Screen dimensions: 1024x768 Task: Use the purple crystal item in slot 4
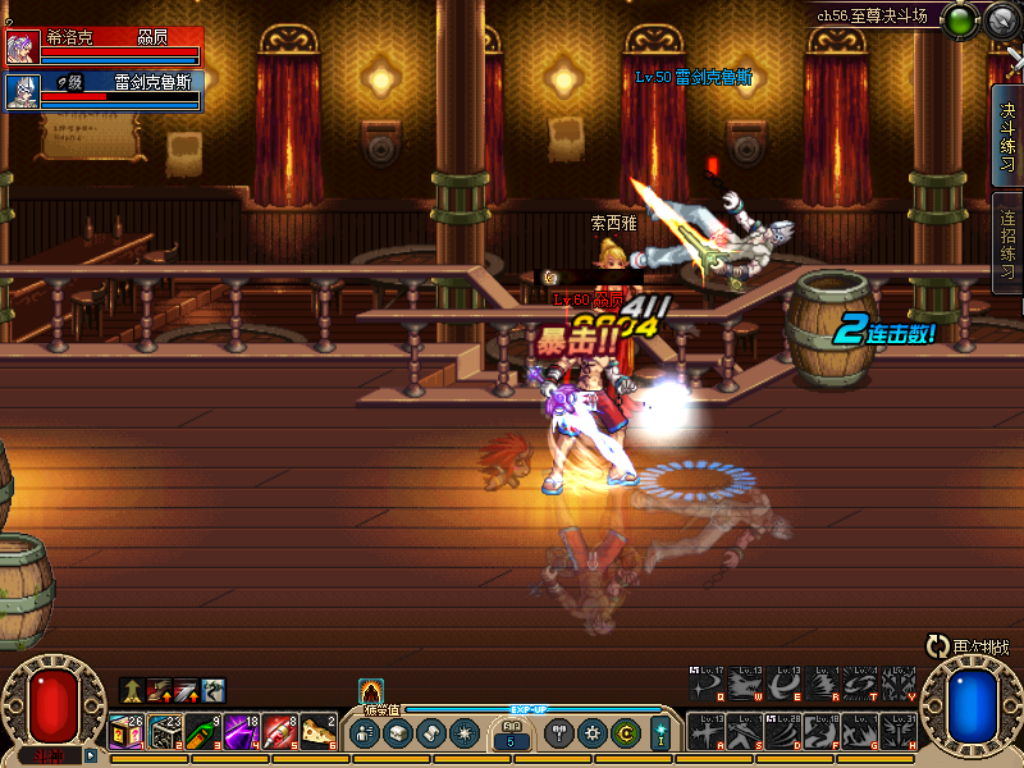pyautogui.click(x=242, y=733)
